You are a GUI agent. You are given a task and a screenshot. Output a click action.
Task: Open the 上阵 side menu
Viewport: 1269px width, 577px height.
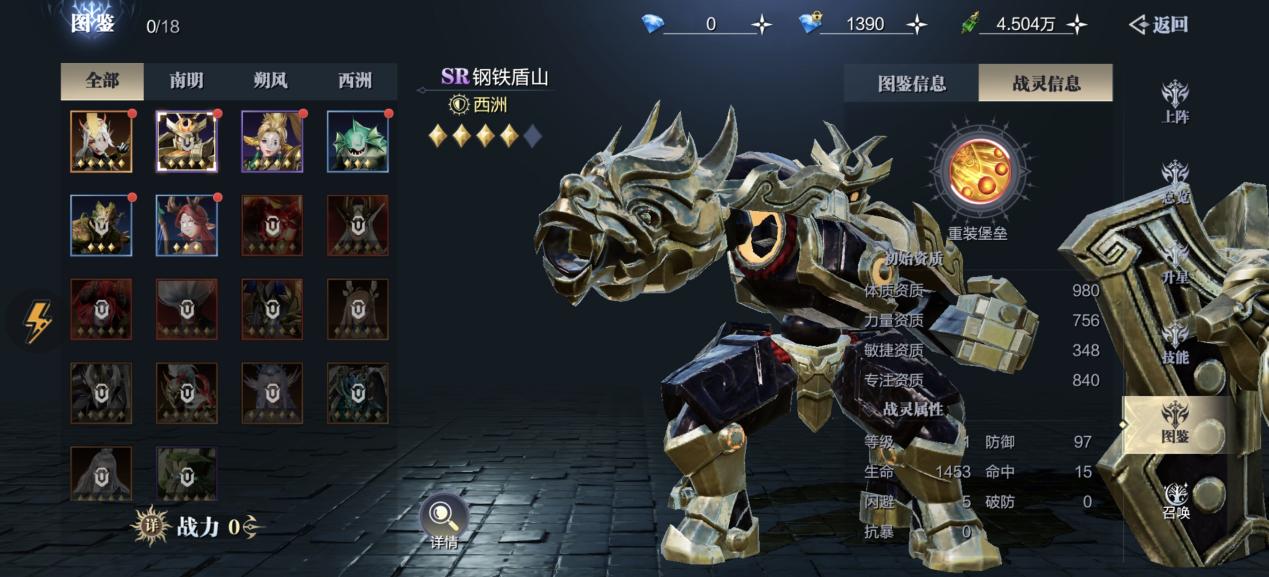pyautogui.click(x=1175, y=102)
